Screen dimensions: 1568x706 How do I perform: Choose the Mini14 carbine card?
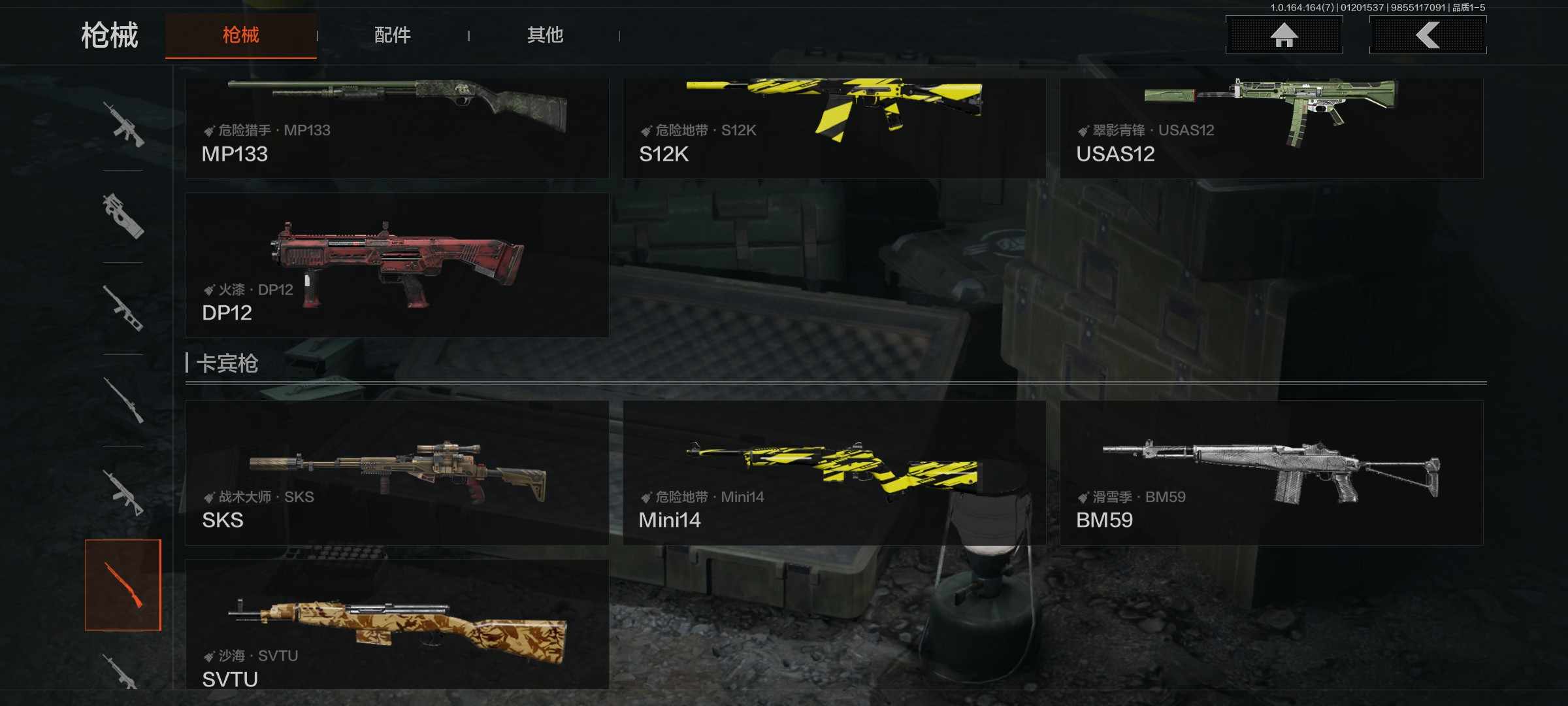click(834, 473)
